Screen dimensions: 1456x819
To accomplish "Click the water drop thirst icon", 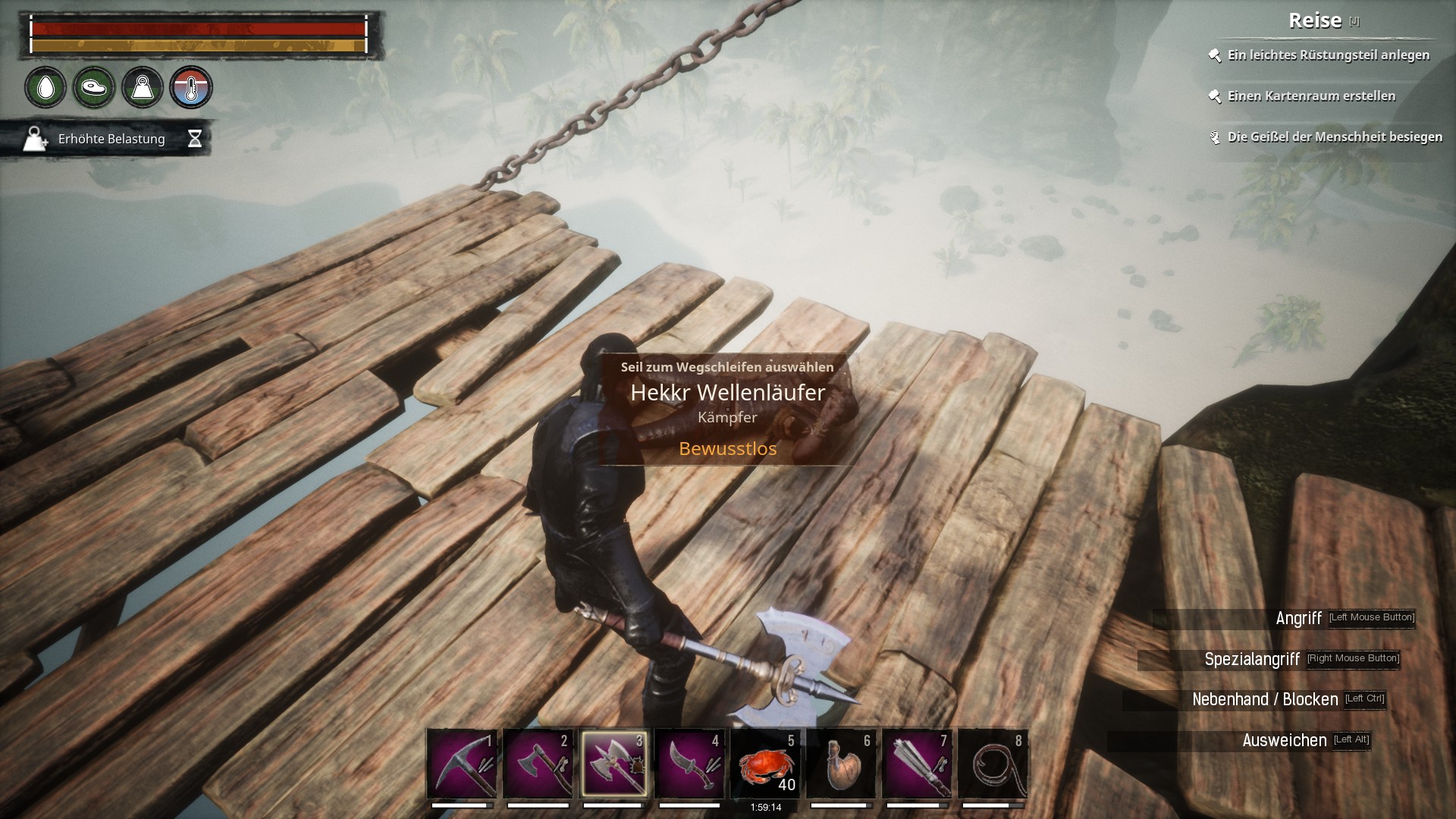I will coord(45,88).
